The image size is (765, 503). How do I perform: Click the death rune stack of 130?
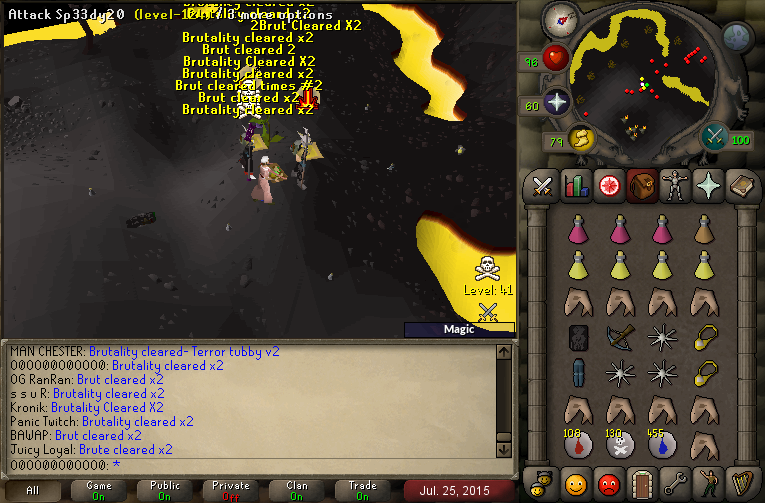click(620, 445)
